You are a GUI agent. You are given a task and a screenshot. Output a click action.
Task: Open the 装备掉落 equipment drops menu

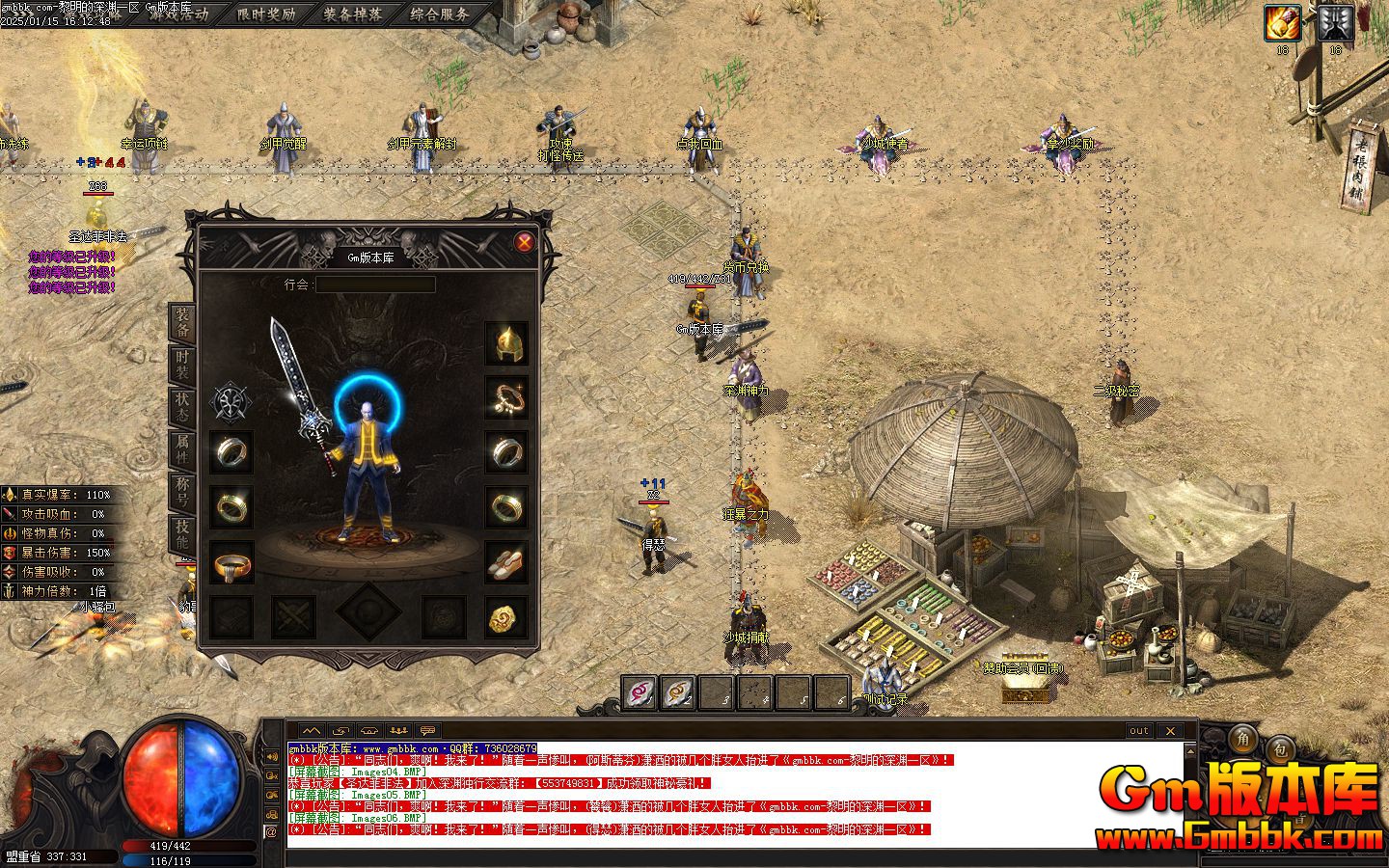point(353,14)
